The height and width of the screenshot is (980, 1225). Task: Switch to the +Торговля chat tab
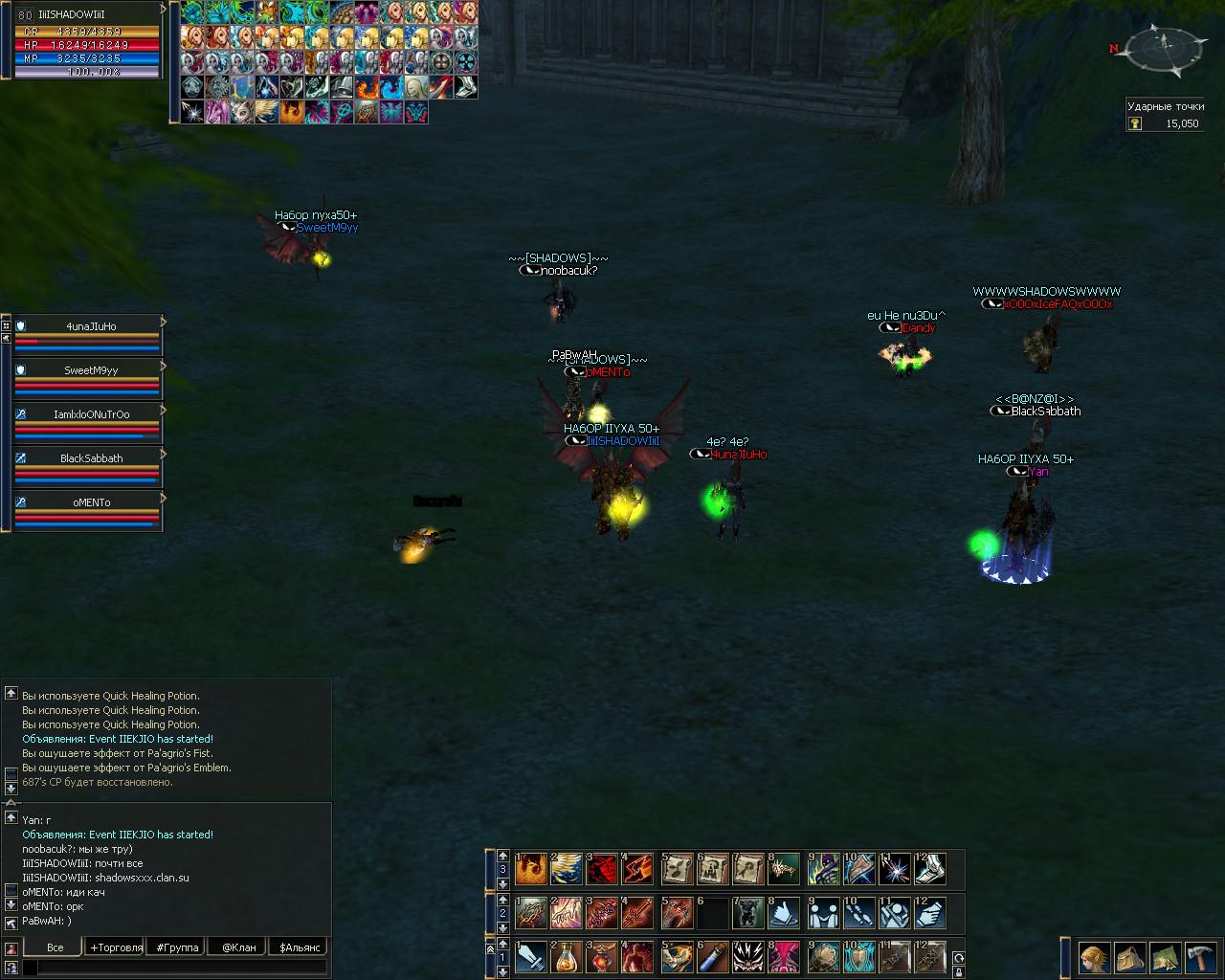[x=116, y=947]
